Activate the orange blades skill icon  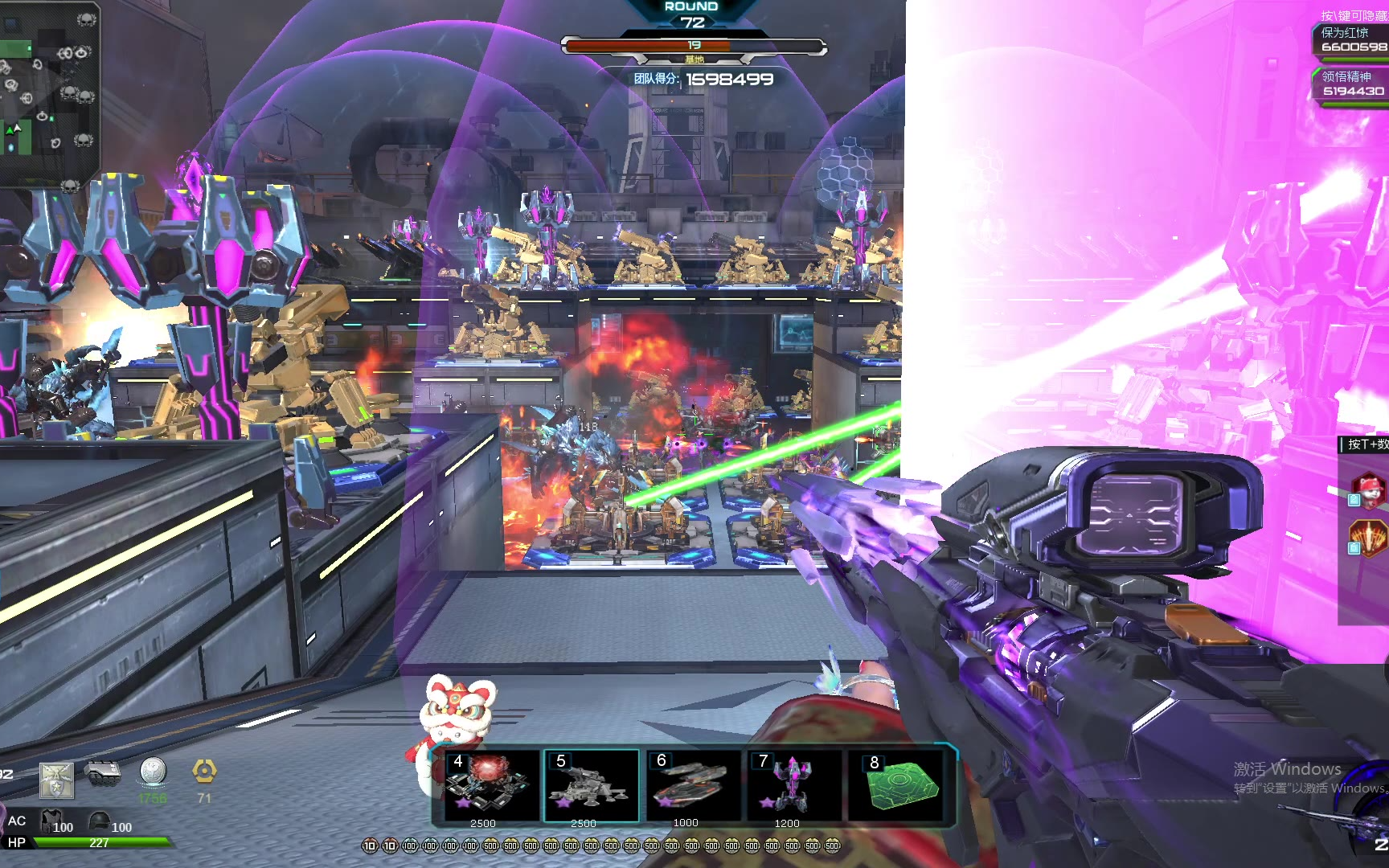tap(1370, 537)
